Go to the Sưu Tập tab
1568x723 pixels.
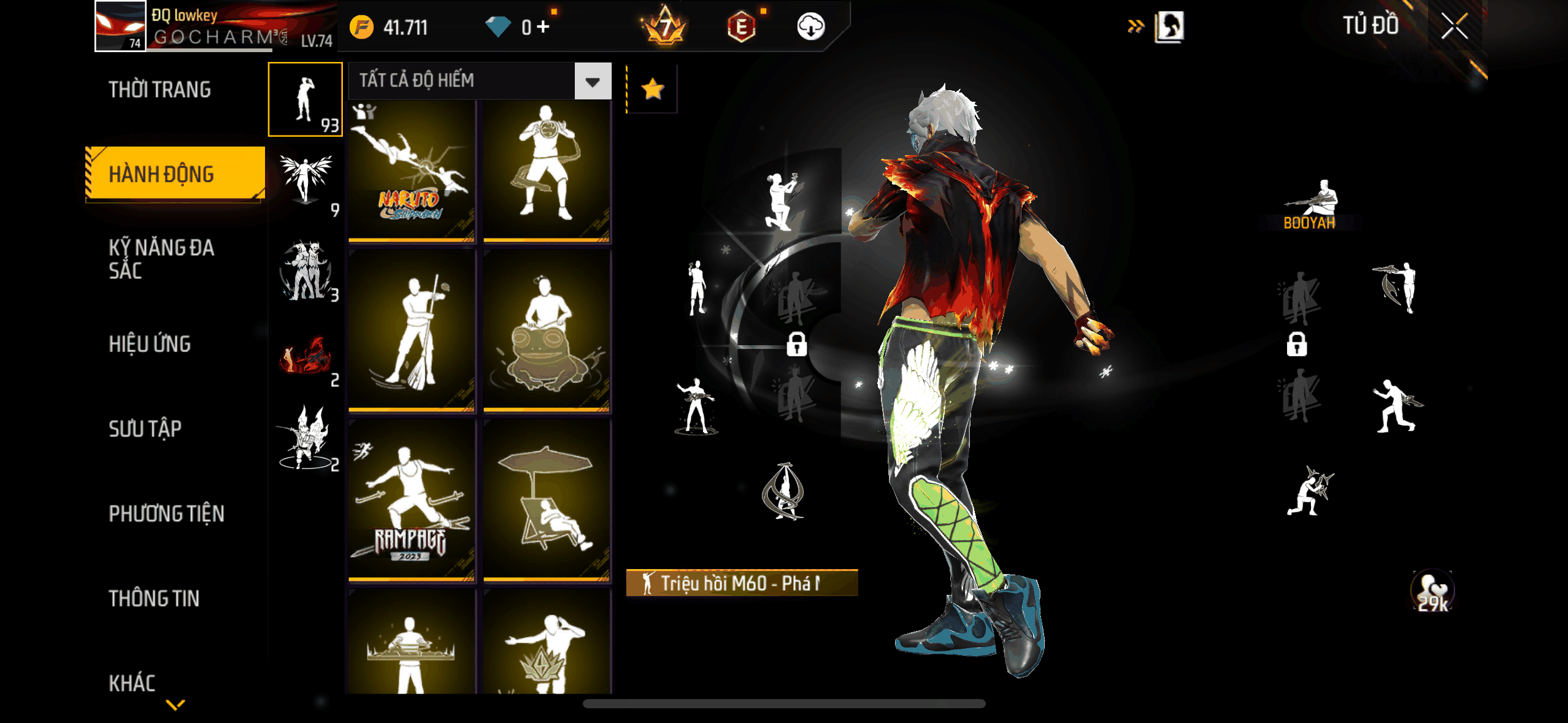(145, 429)
